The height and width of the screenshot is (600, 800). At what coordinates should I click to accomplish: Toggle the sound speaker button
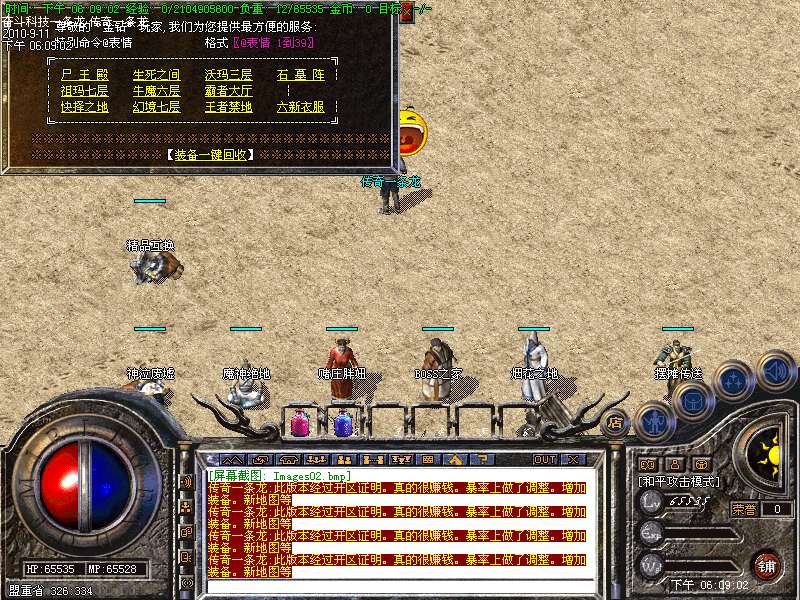775,370
